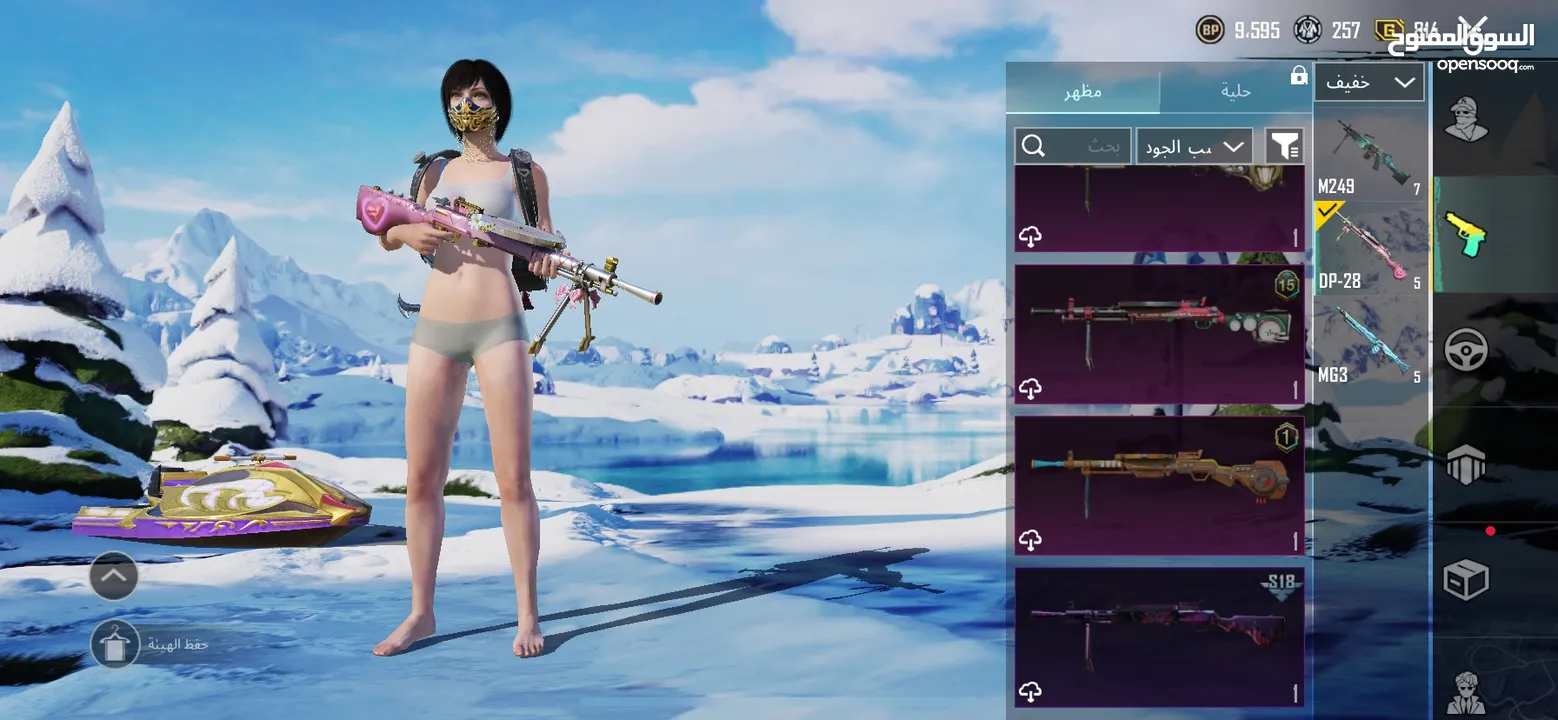
Task: Open the sort-by-quality dropdown
Action: click(1194, 146)
